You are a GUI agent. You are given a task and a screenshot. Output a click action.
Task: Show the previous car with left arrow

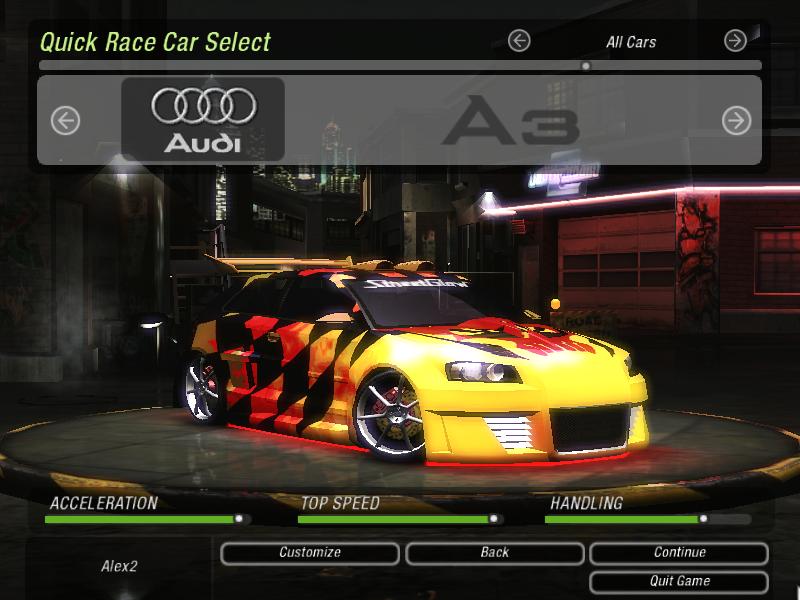point(65,121)
